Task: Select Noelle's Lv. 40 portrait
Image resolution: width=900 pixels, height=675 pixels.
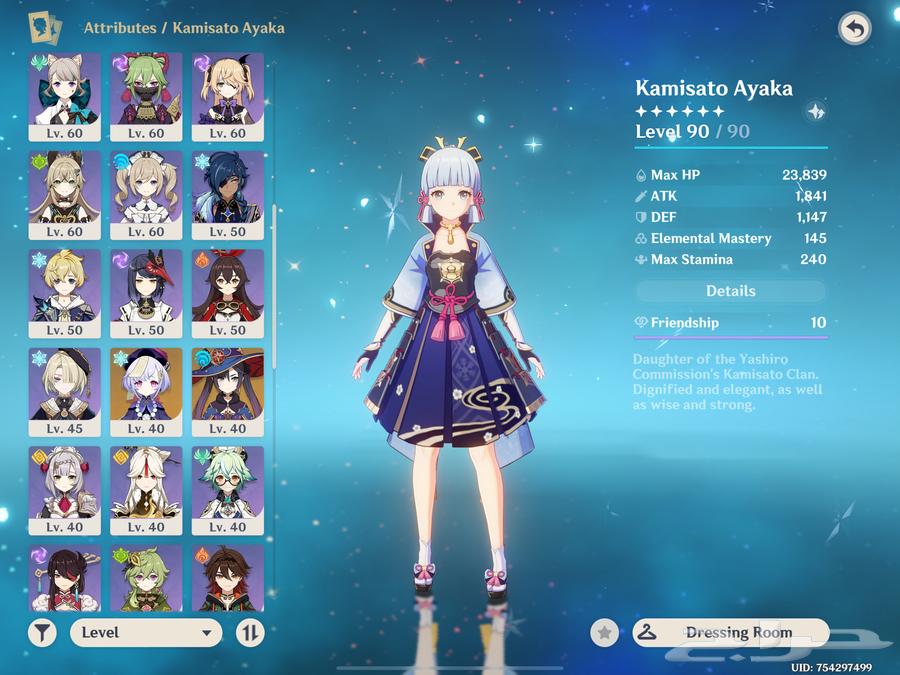Action: 65,489
